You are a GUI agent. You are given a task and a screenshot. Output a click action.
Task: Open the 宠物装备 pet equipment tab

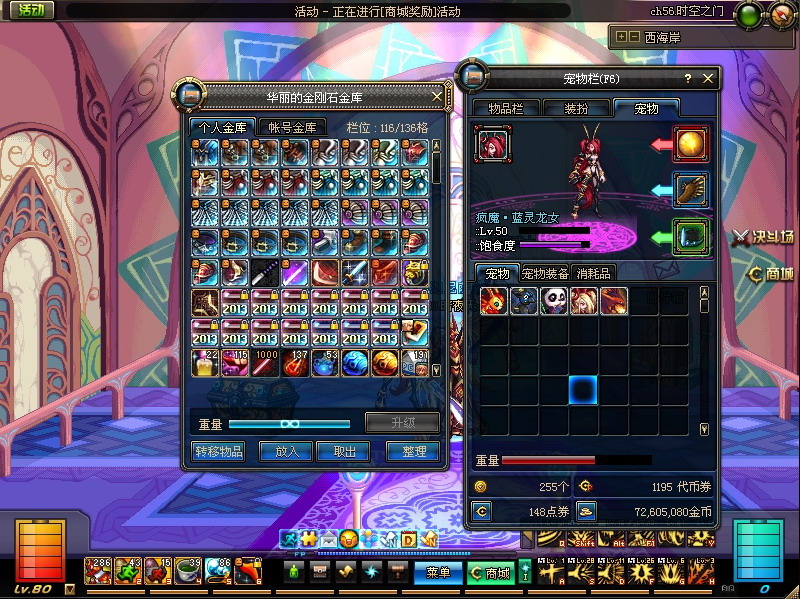[545, 273]
